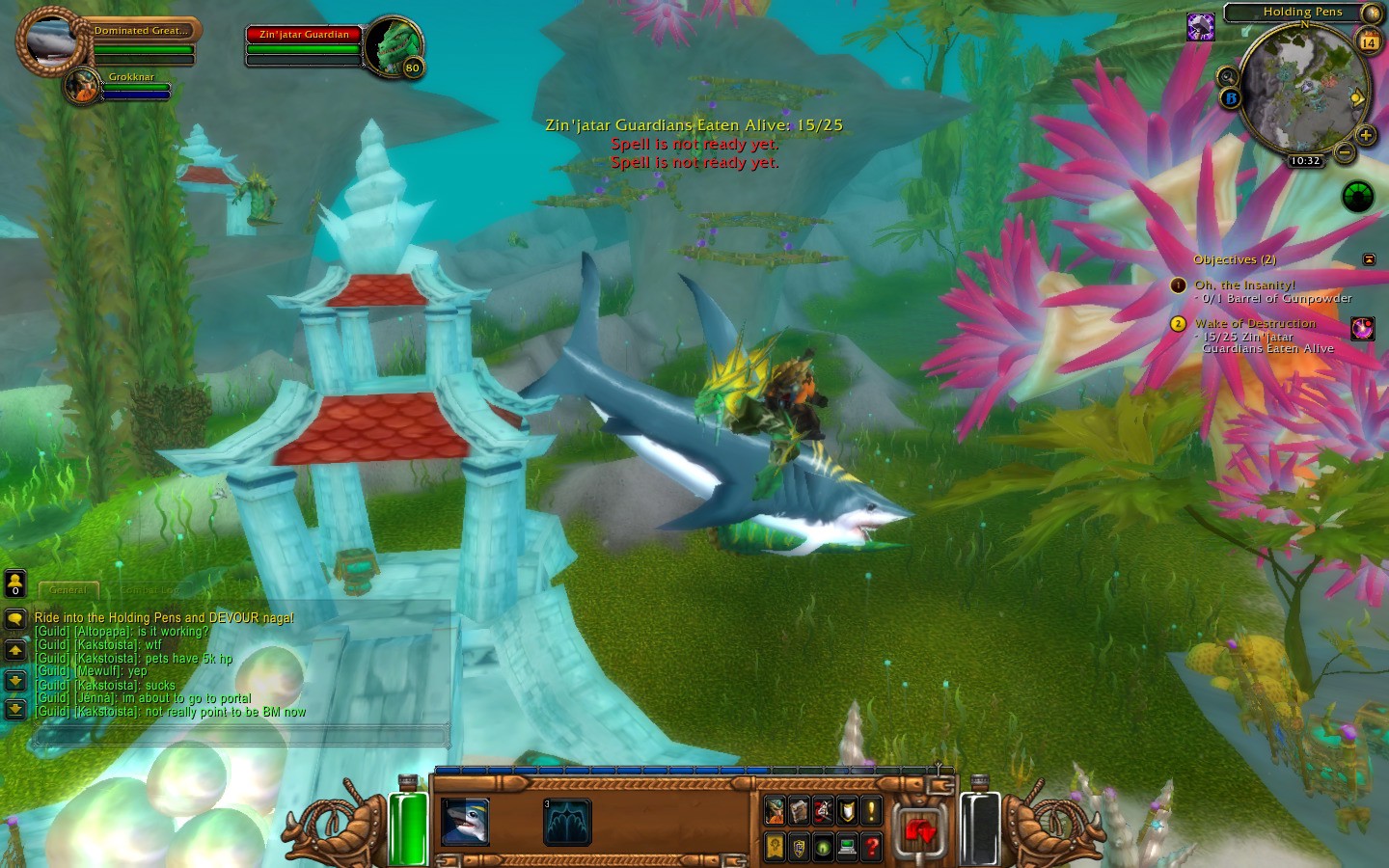Use the shark bite ability in slot 1
The width and height of the screenshot is (1389, 868).
465,823
